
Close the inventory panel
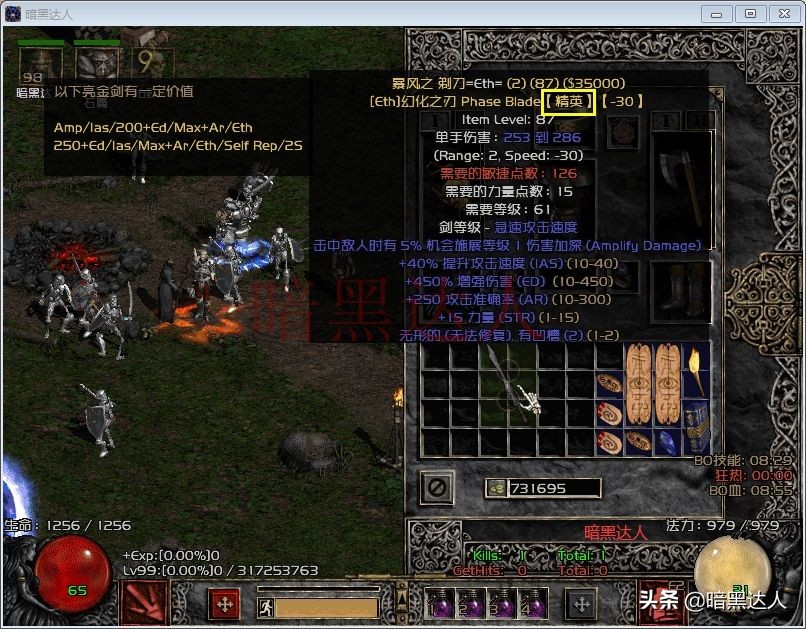click(438, 488)
